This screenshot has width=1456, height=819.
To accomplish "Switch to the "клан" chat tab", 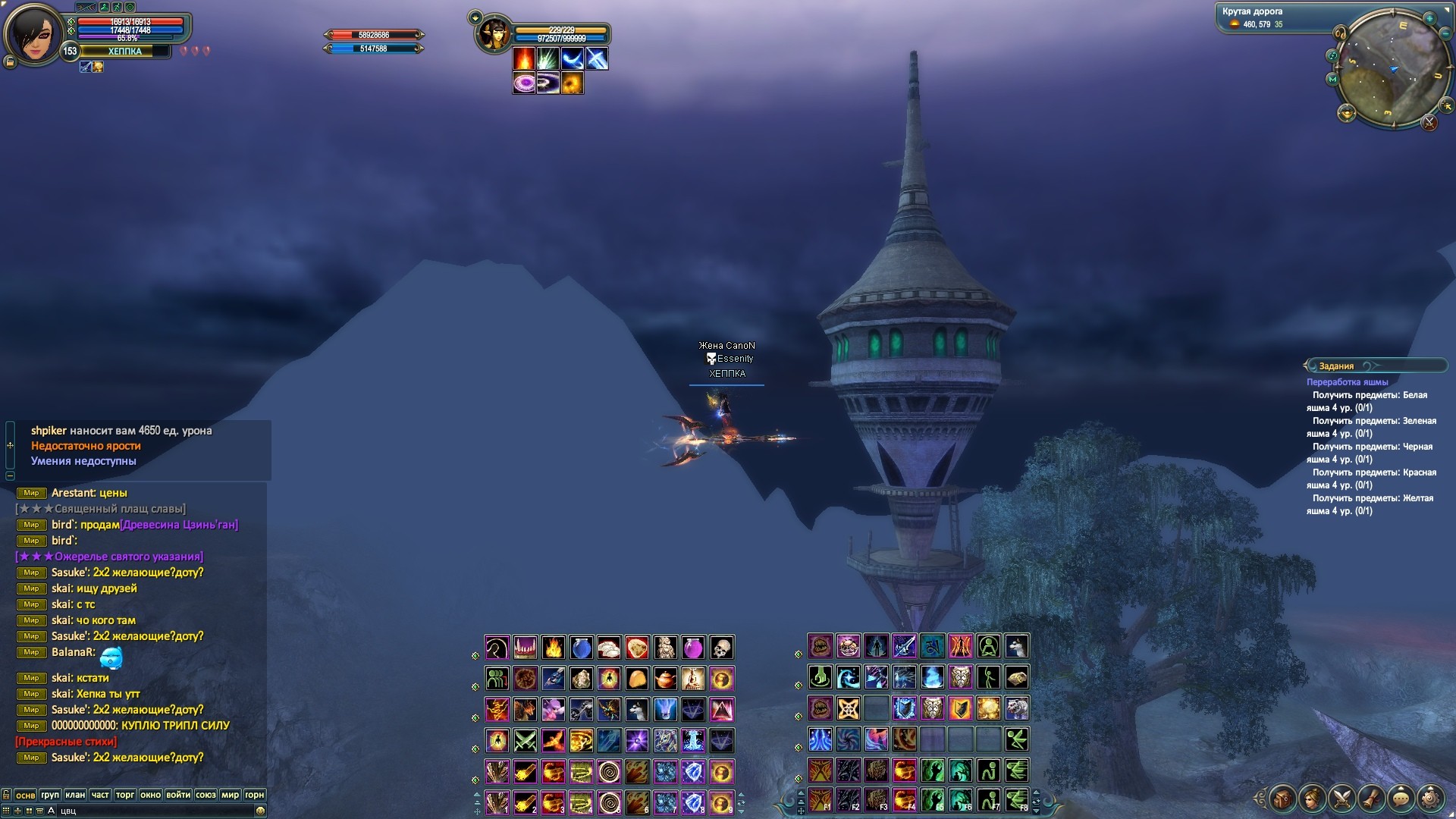I will [75, 795].
